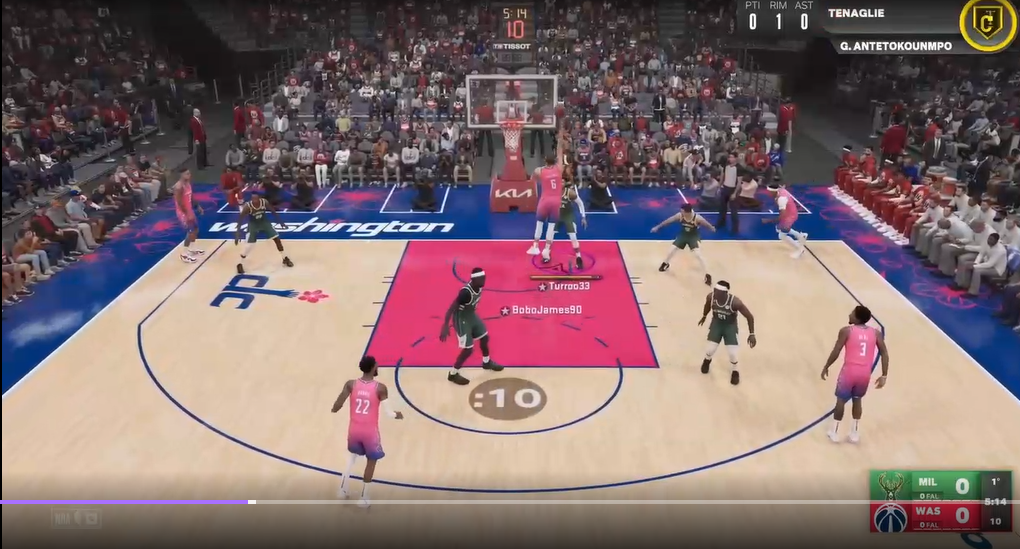
Task: Click the video progress bar playhead
Action: pos(251,501)
